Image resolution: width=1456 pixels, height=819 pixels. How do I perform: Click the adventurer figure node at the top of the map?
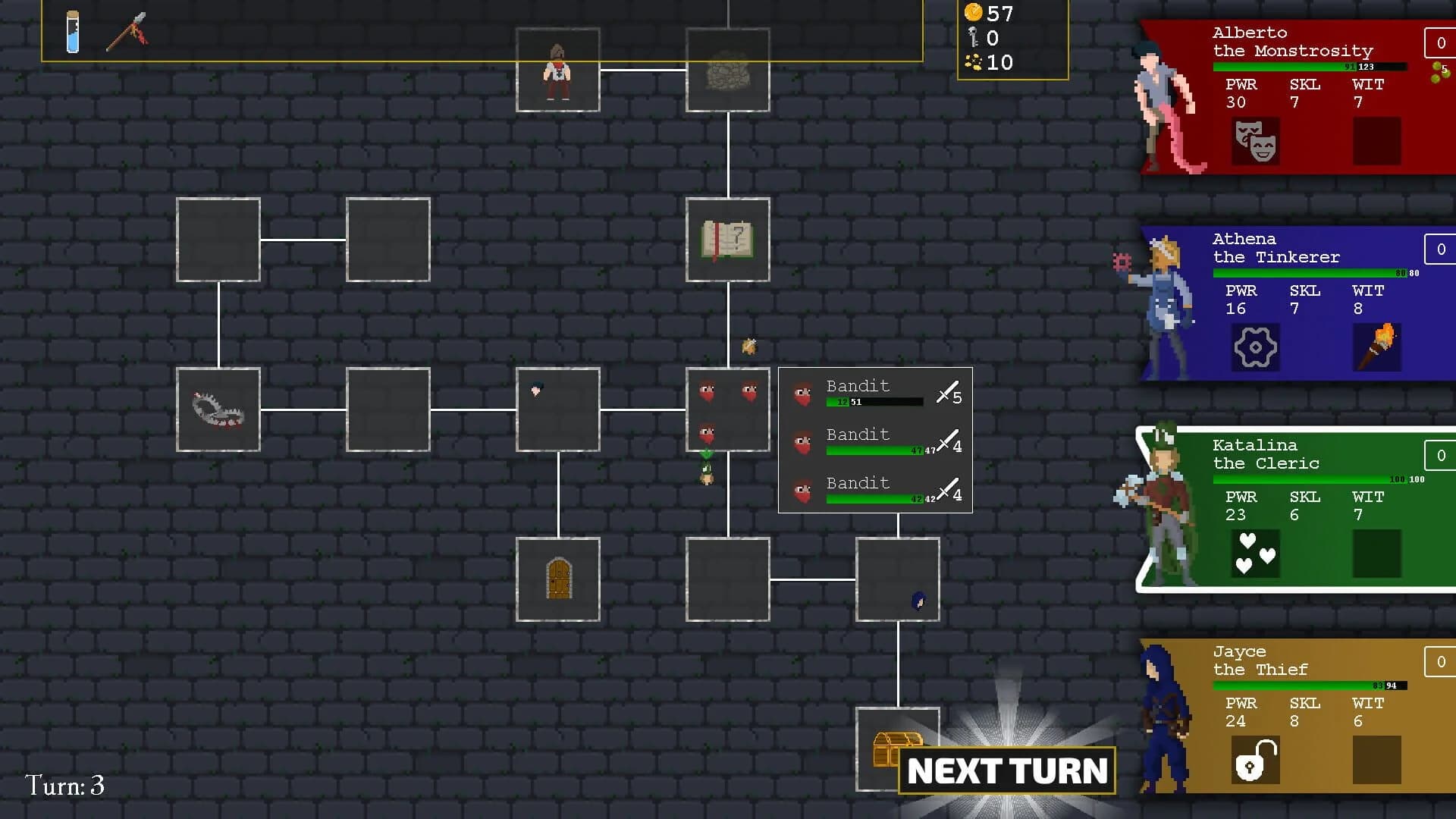558,71
